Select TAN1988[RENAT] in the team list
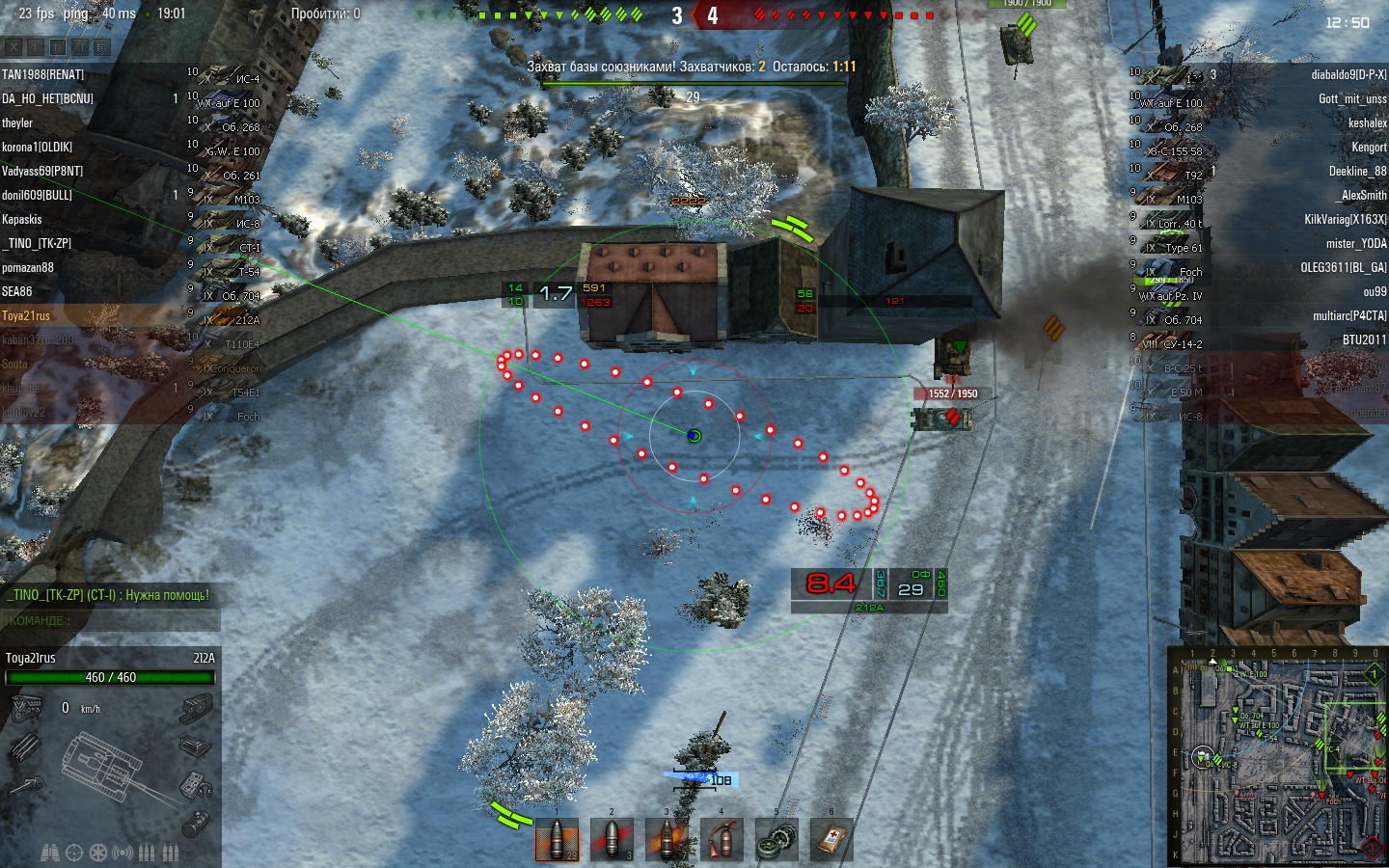The image size is (1389, 868). 43,74
